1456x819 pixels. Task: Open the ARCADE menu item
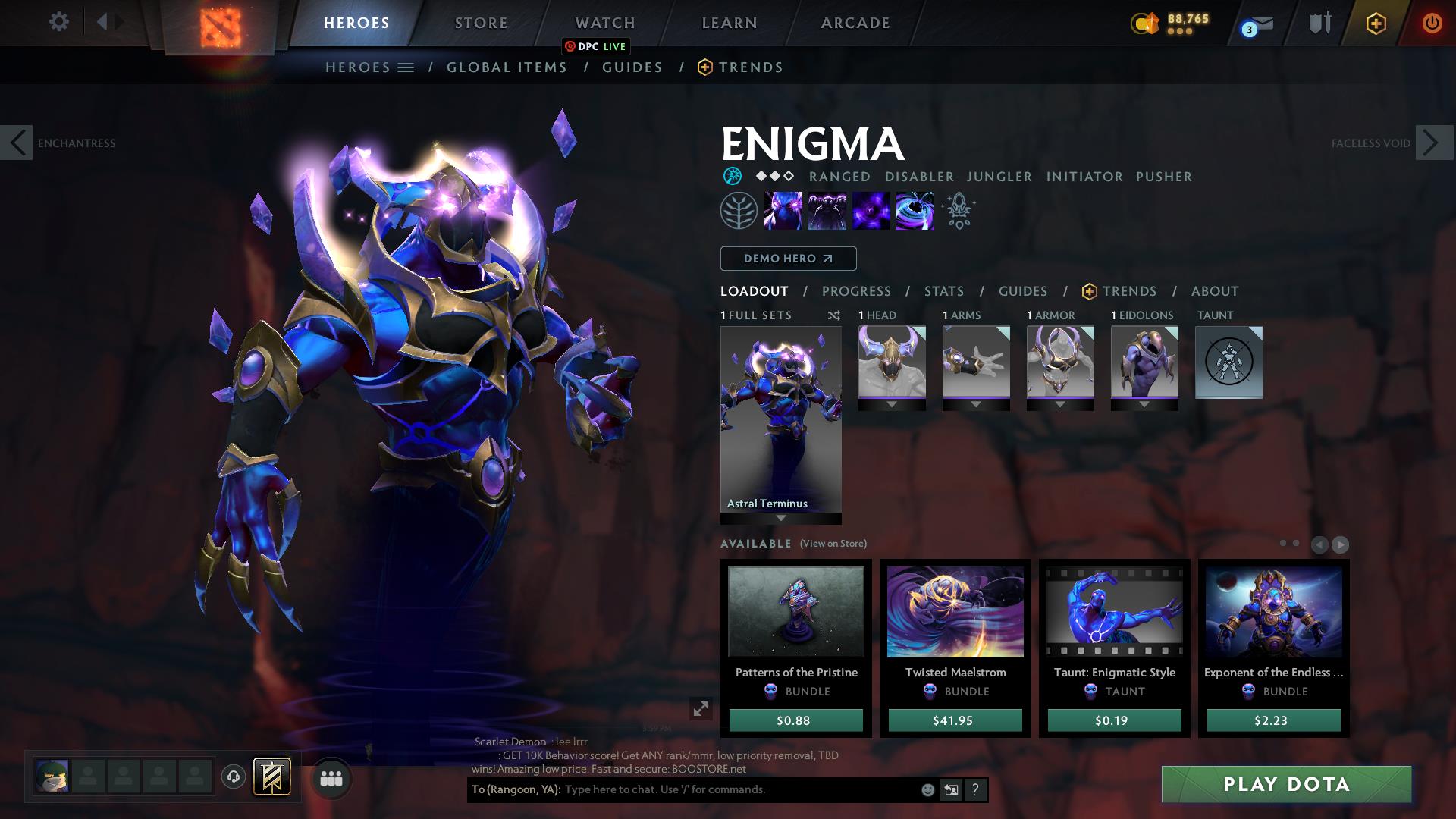tap(854, 22)
